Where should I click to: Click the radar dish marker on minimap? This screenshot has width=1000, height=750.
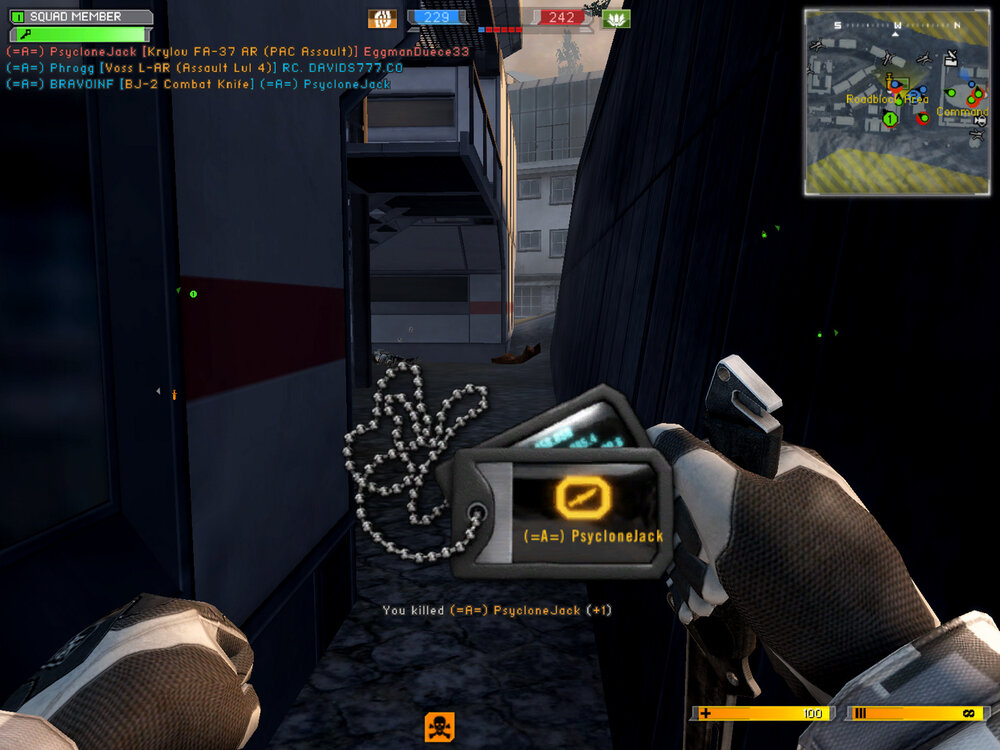[x=949, y=59]
